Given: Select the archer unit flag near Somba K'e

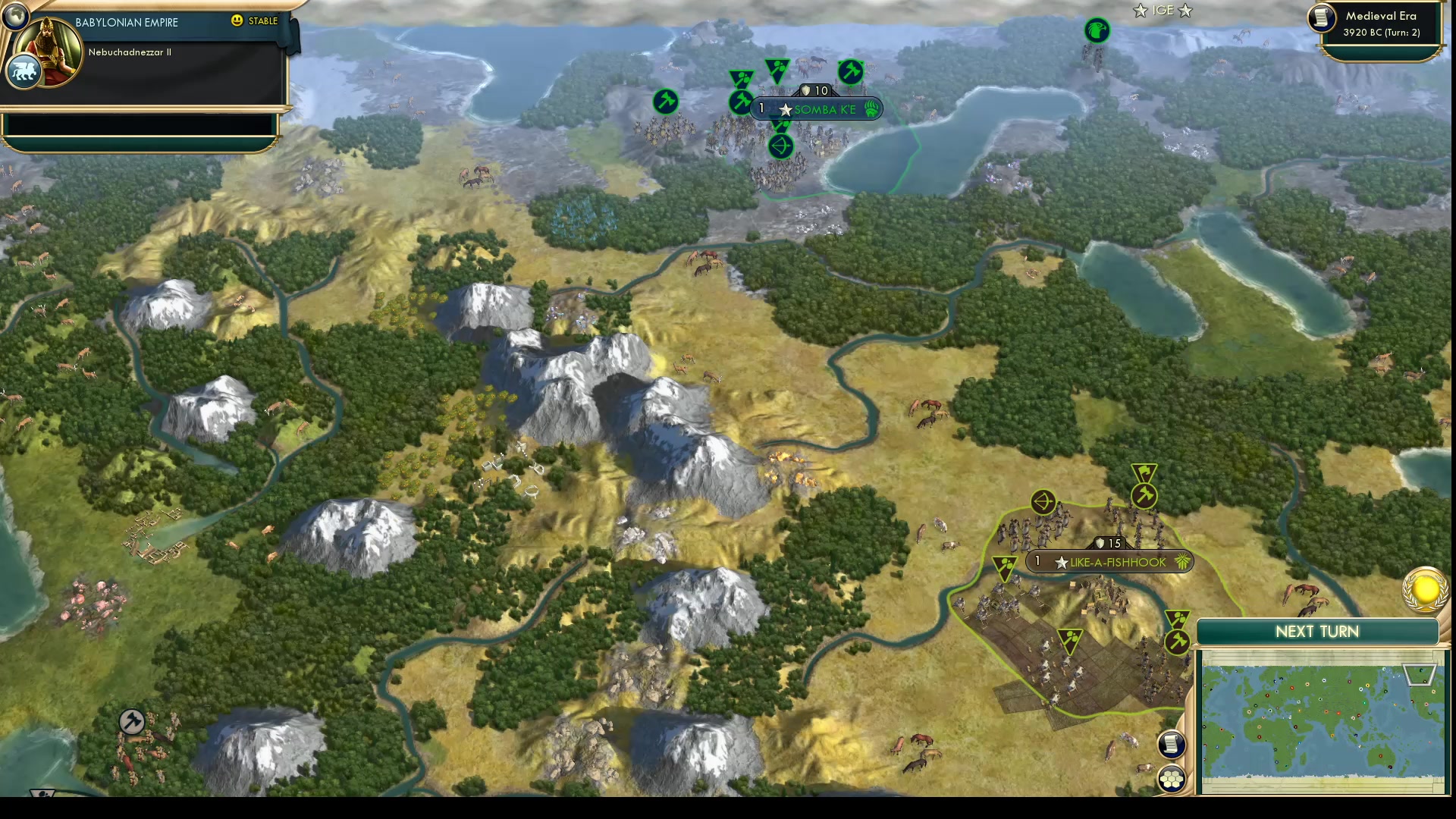Looking at the screenshot, I should [x=780, y=146].
